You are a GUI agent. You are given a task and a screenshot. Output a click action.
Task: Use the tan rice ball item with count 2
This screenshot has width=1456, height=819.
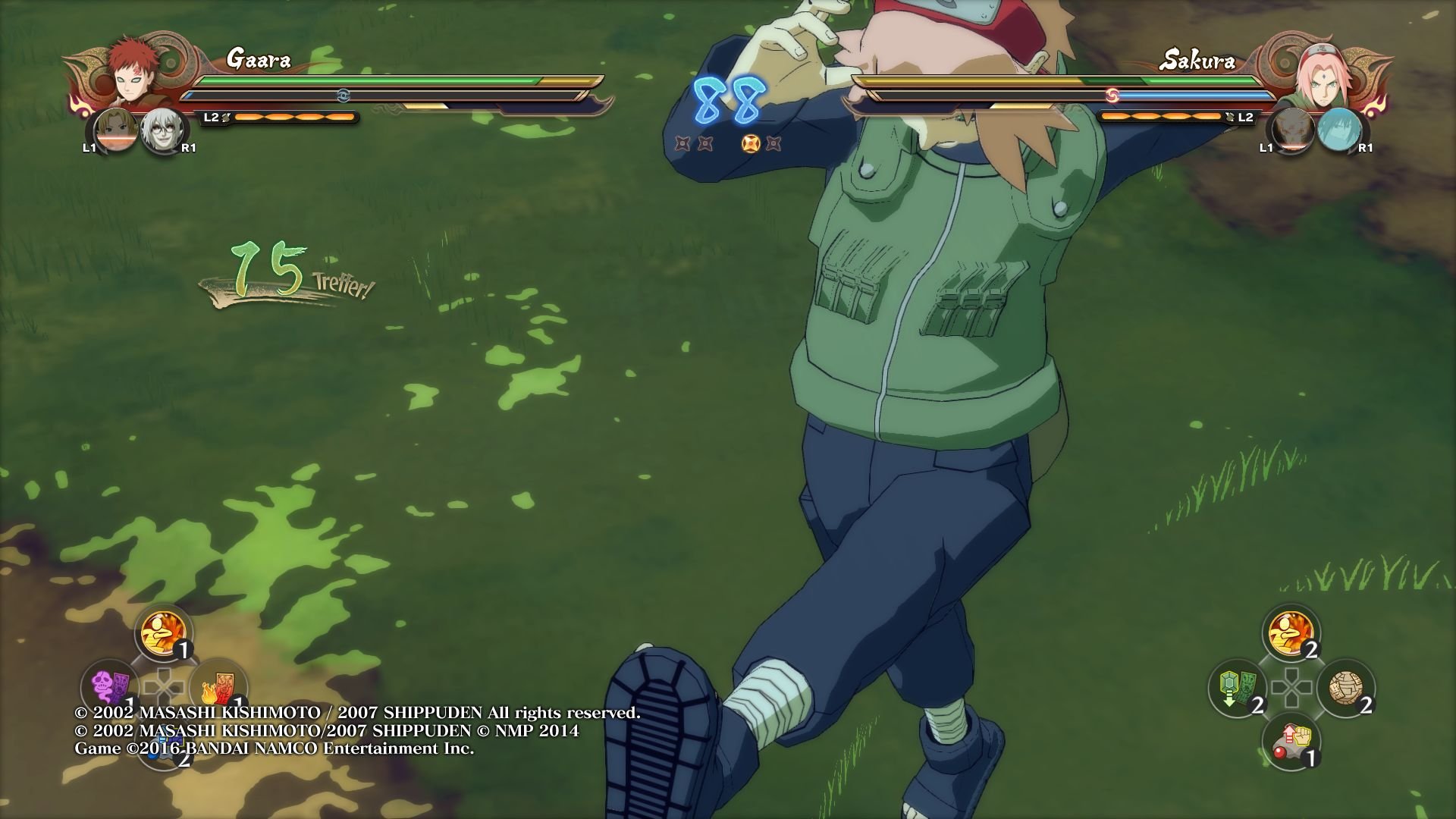pyautogui.click(x=1345, y=689)
